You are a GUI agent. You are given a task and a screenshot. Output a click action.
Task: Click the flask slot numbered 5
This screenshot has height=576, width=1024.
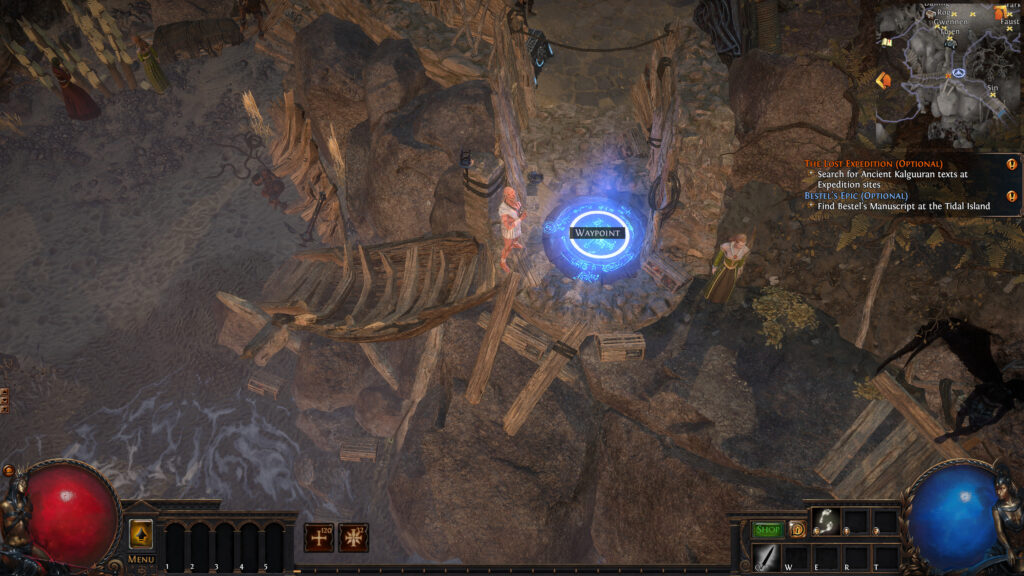point(273,547)
